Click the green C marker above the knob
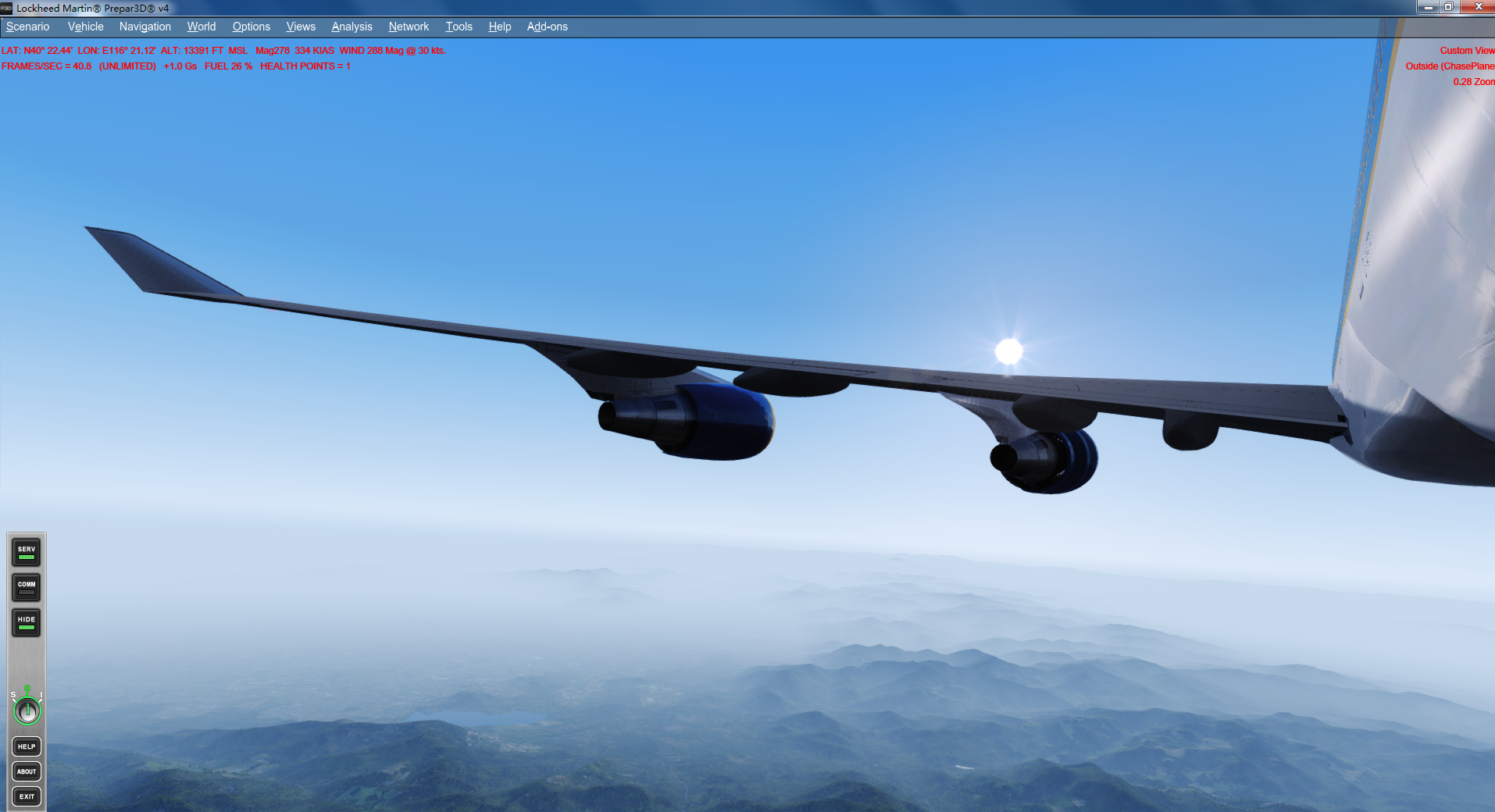This screenshot has width=1495, height=812. coord(27,688)
